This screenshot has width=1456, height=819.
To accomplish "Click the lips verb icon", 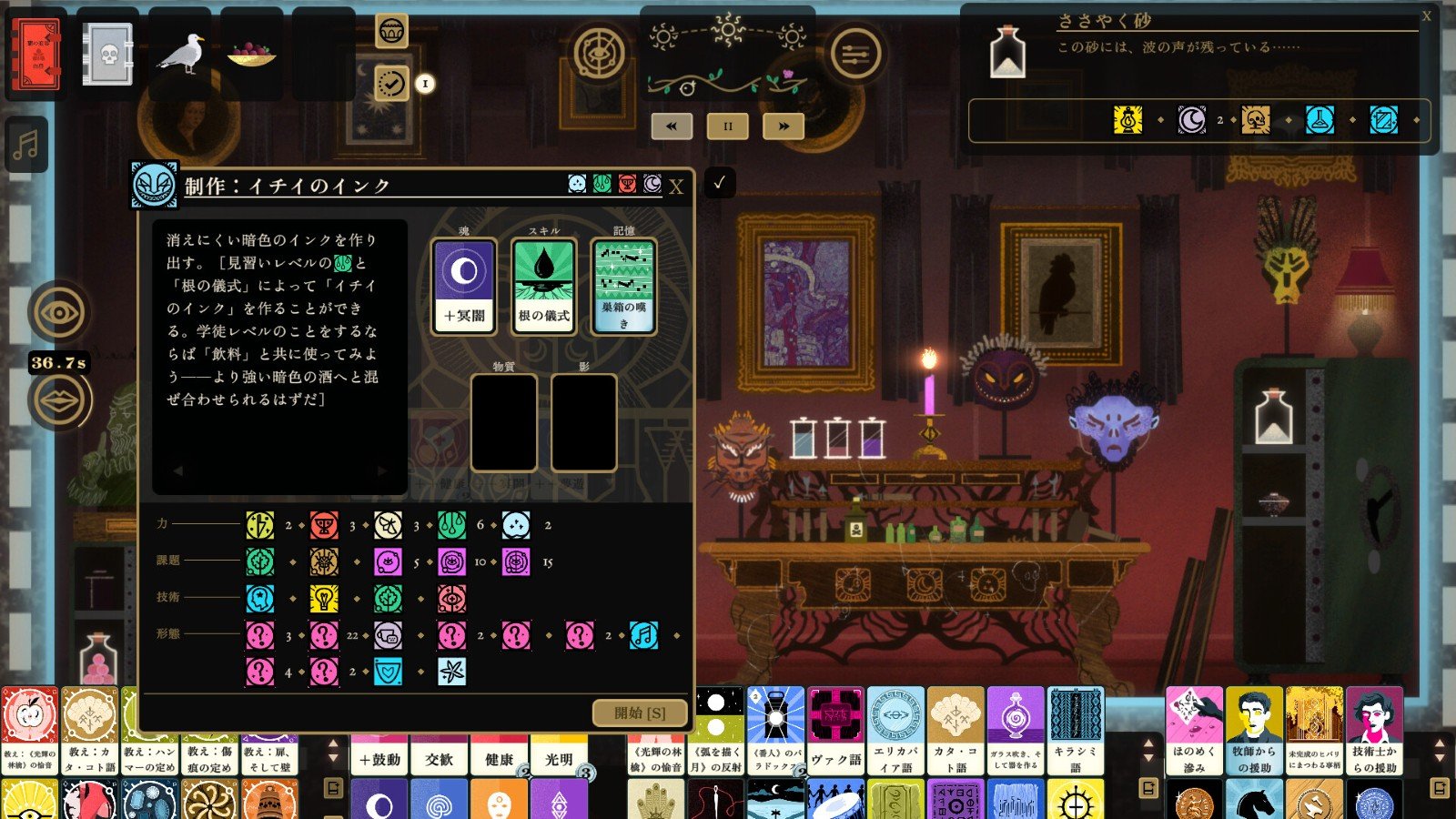I will tap(59, 400).
